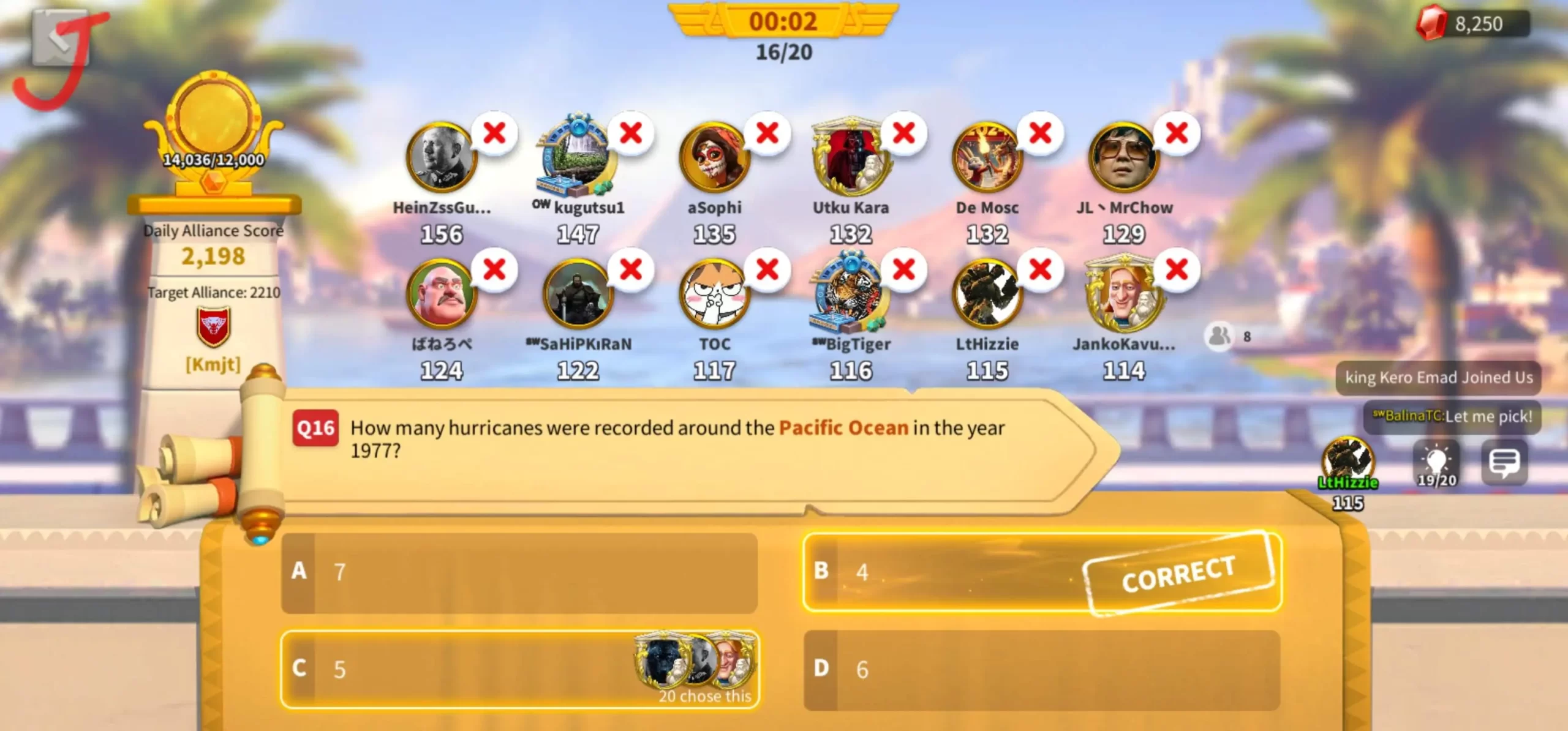View HeinZssGu player avatar
Viewport: 1568px width, 731px height.
pyautogui.click(x=441, y=158)
